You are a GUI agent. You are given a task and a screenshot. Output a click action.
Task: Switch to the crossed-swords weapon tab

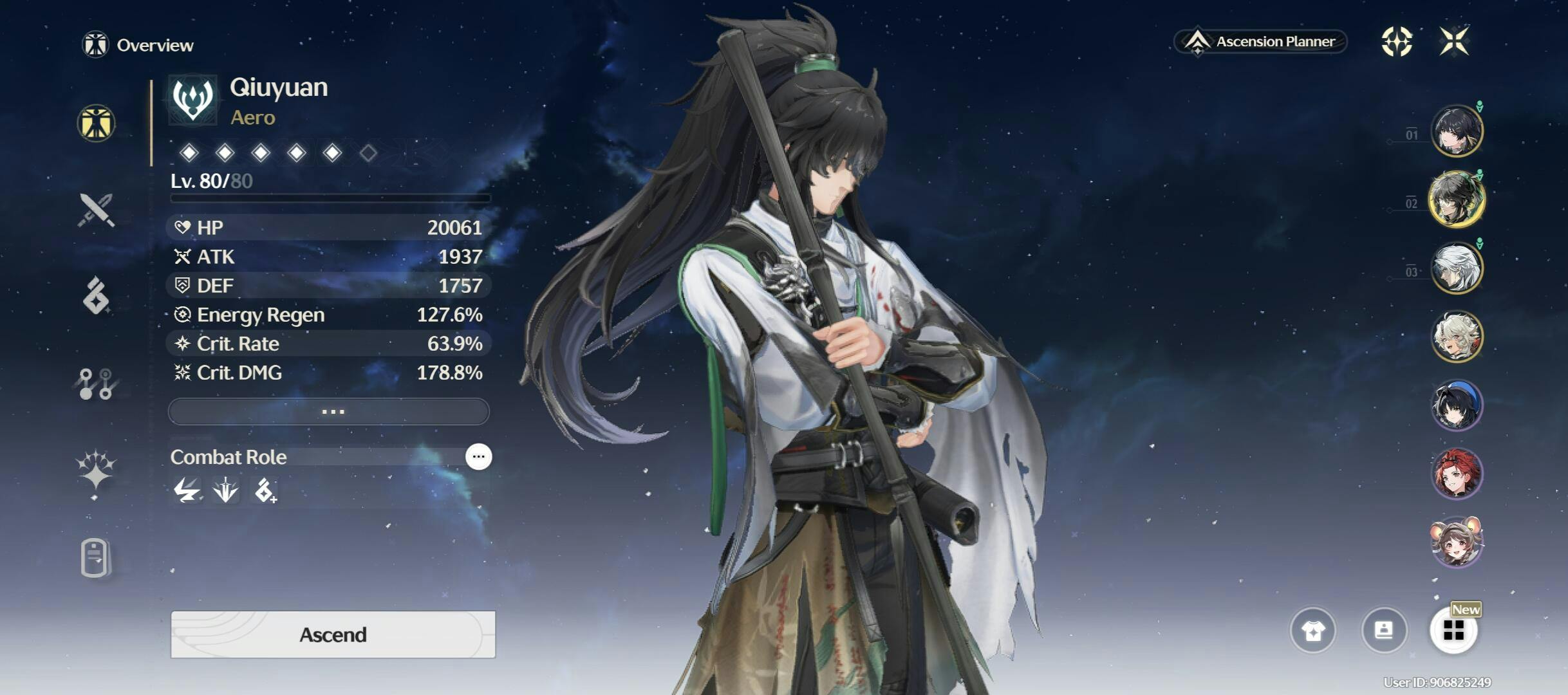[x=96, y=210]
